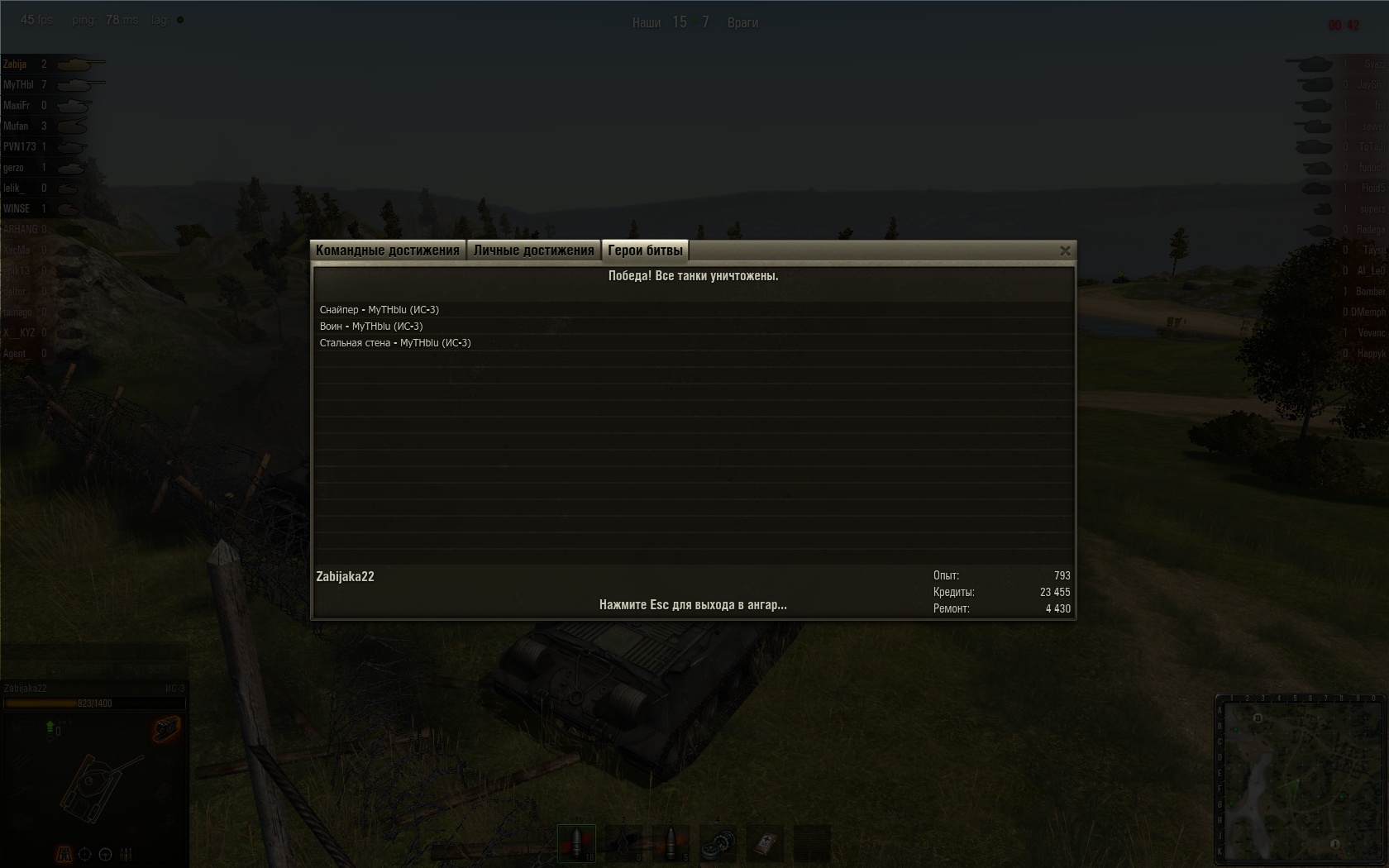
Task: Pick player Mufan in the team list
Action: click(x=16, y=126)
